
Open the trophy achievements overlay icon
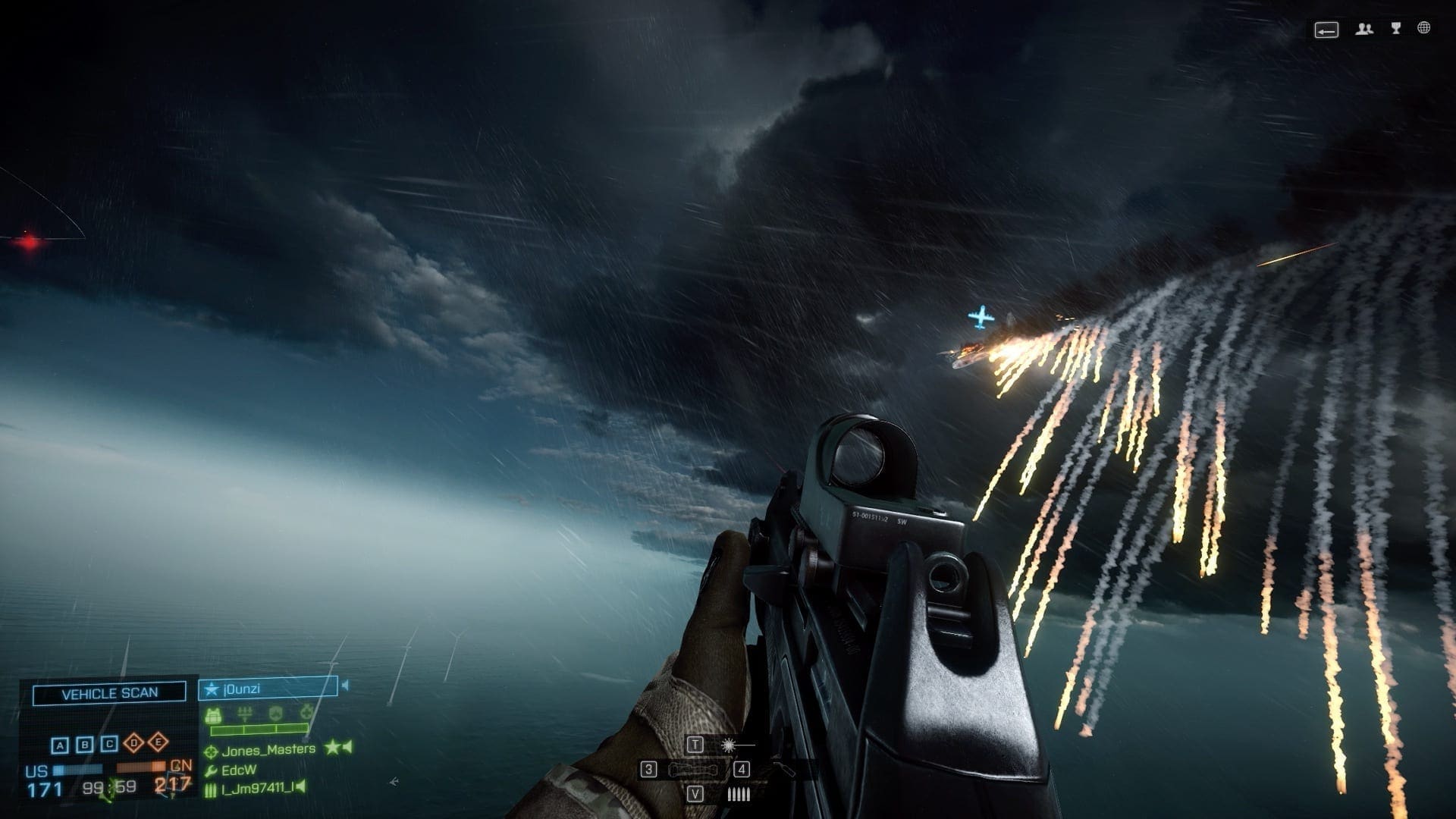[x=1396, y=29]
